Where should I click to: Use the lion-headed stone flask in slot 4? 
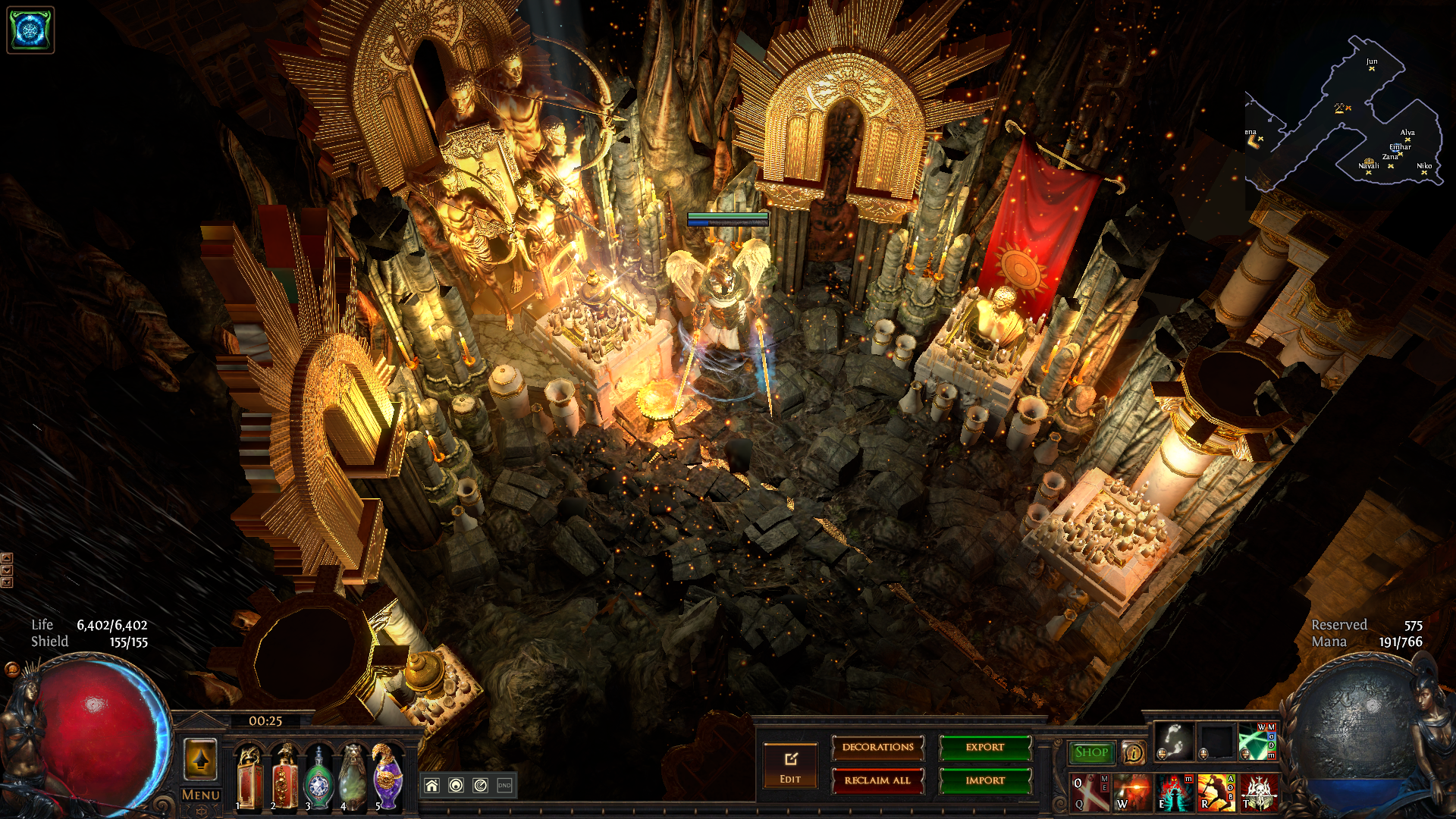(353, 777)
